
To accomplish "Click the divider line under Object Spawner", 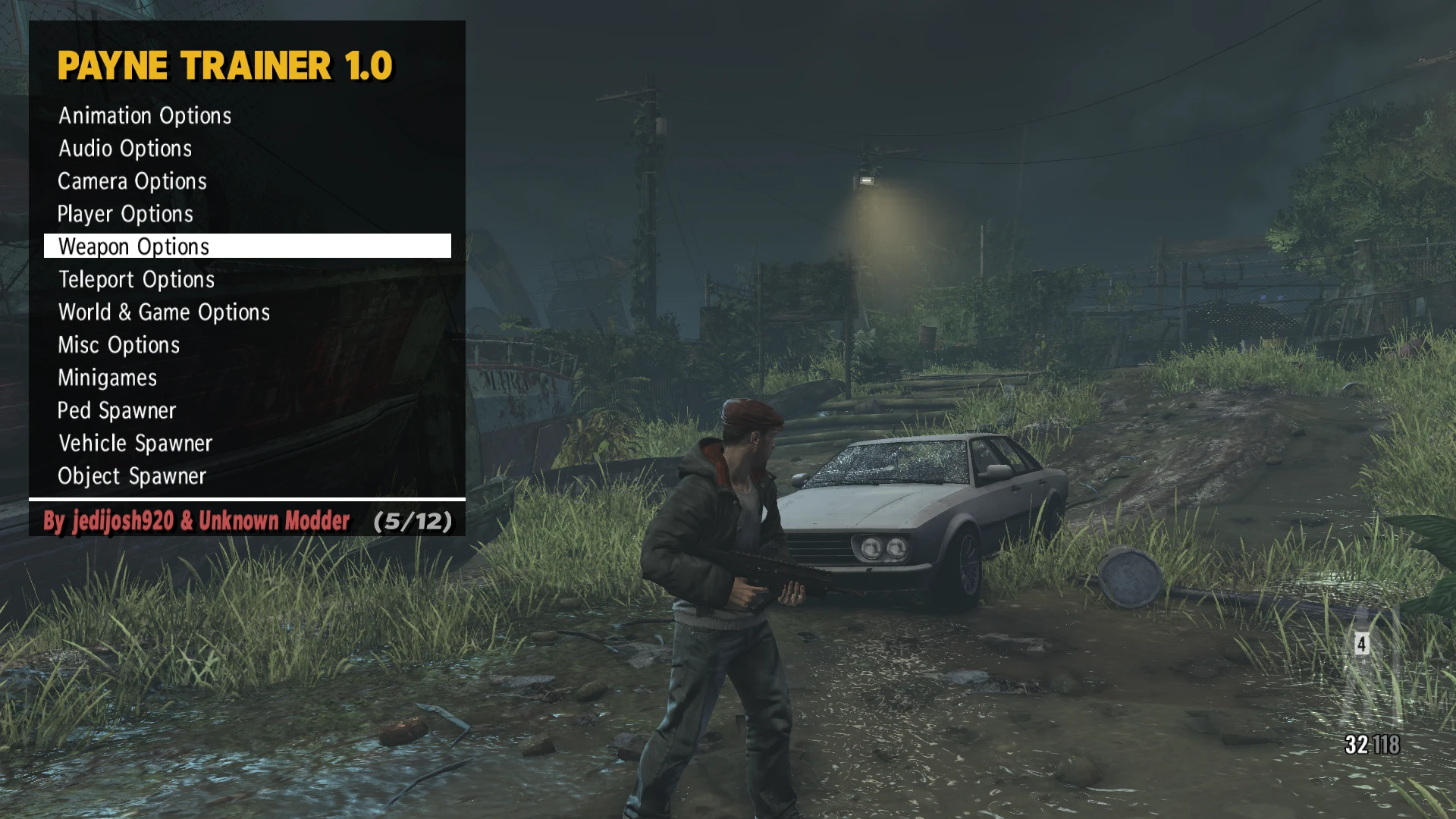I will click(246, 499).
